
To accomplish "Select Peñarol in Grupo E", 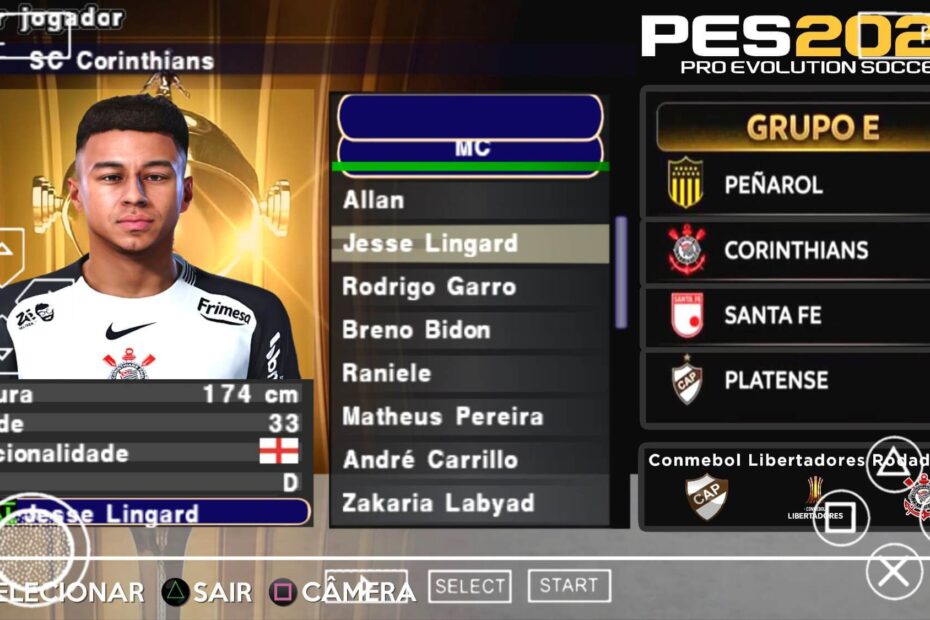I will [x=785, y=185].
